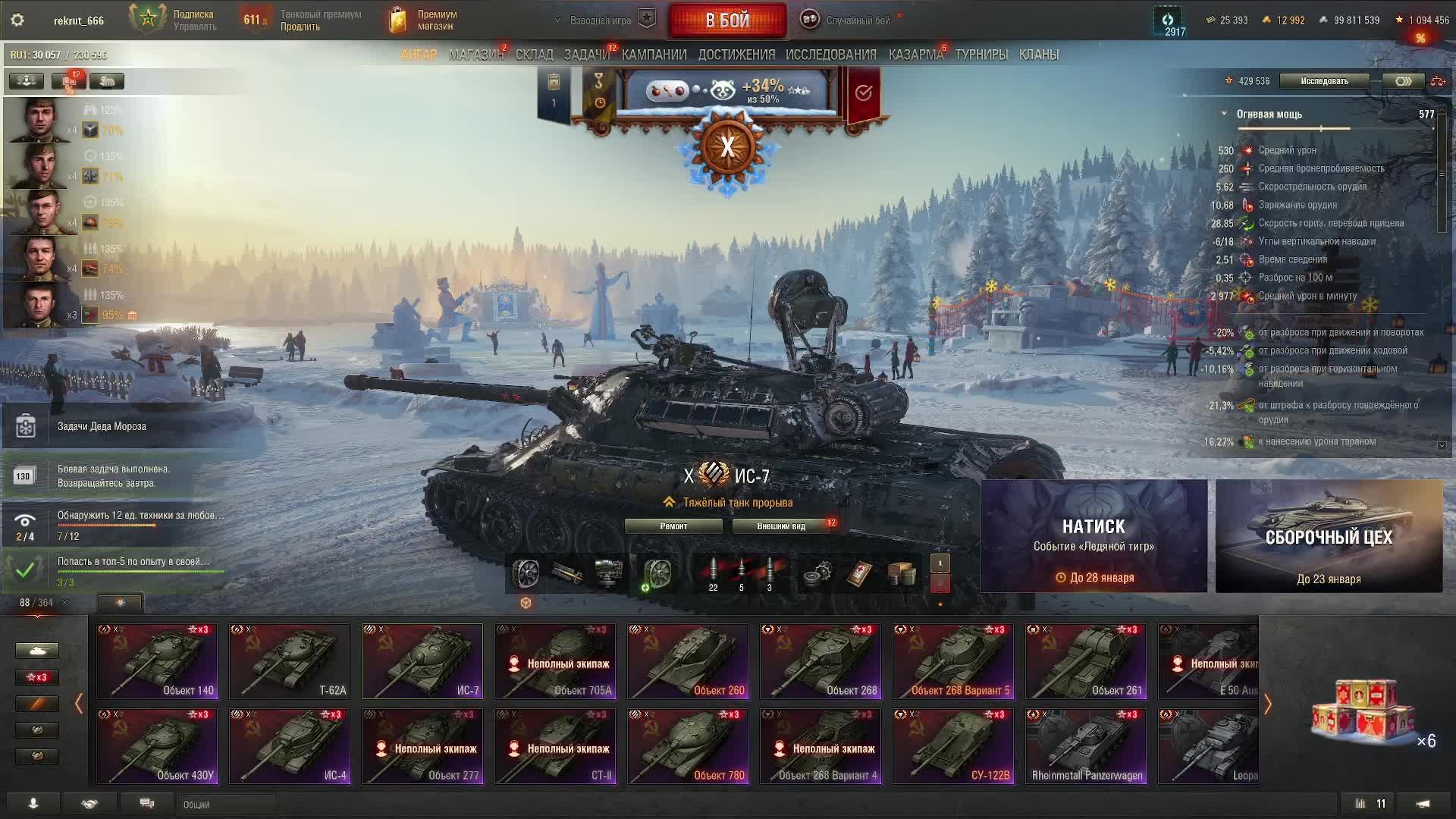The image size is (1456, 819).
Task: Open the Внешний вид appearance button
Action: tap(780, 526)
